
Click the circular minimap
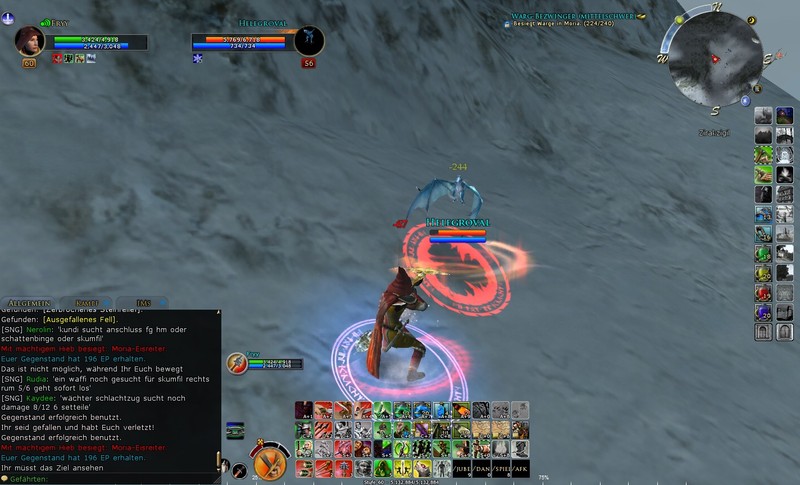click(714, 62)
